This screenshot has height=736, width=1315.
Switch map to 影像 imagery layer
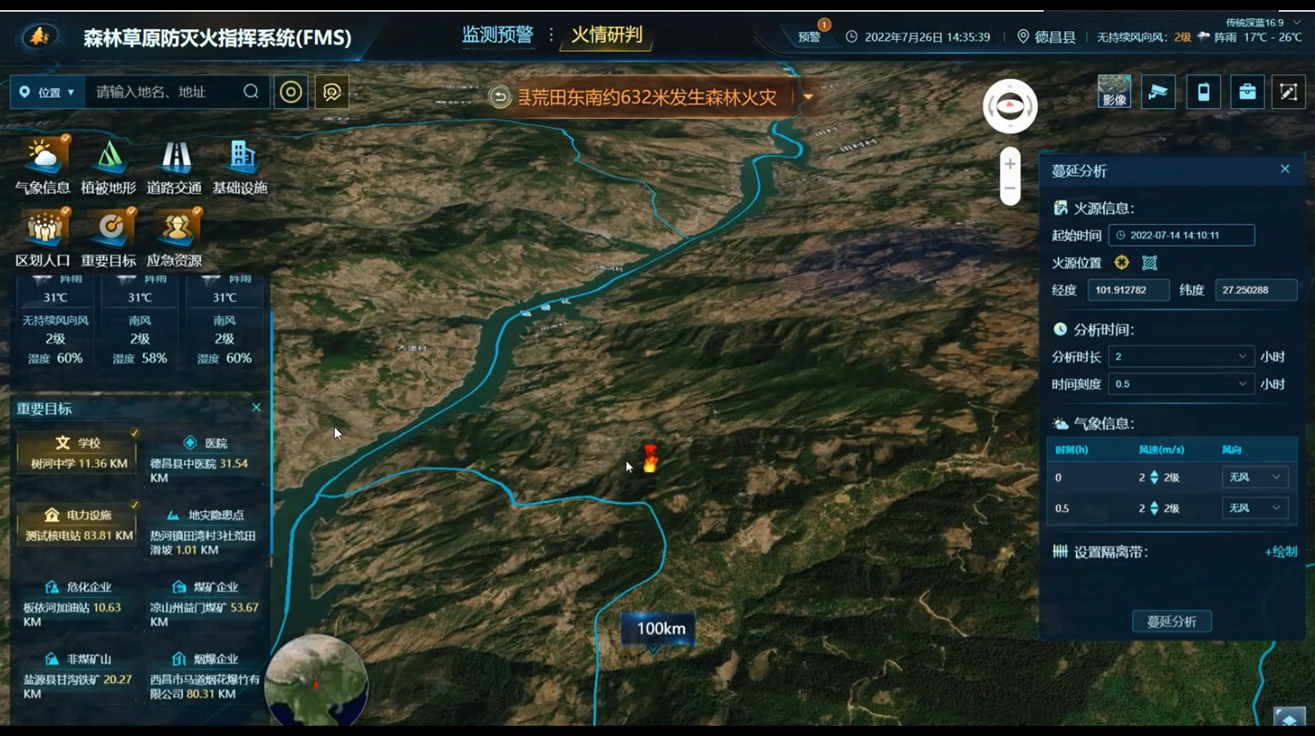[1114, 92]
